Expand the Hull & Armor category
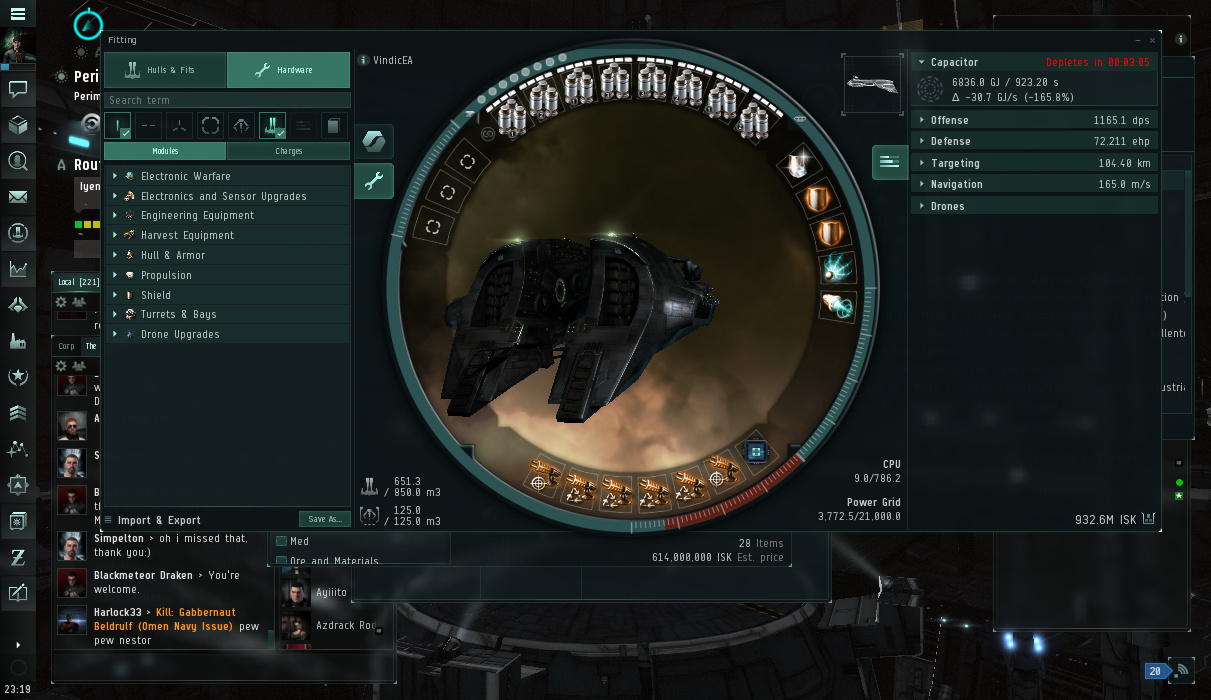The width and height of the screenshot is (1211, 700). (172, 255)
